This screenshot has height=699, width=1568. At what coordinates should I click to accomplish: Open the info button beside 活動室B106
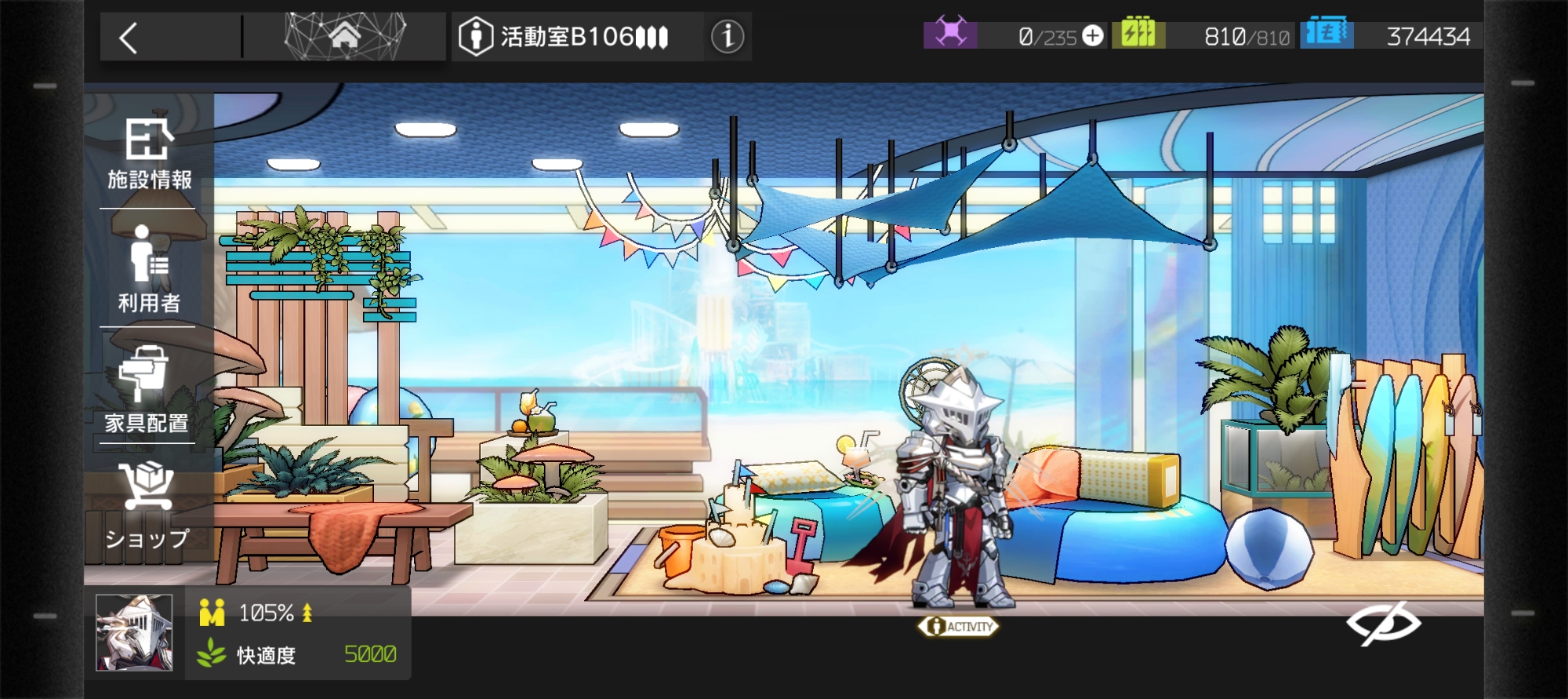coord(727,36)
